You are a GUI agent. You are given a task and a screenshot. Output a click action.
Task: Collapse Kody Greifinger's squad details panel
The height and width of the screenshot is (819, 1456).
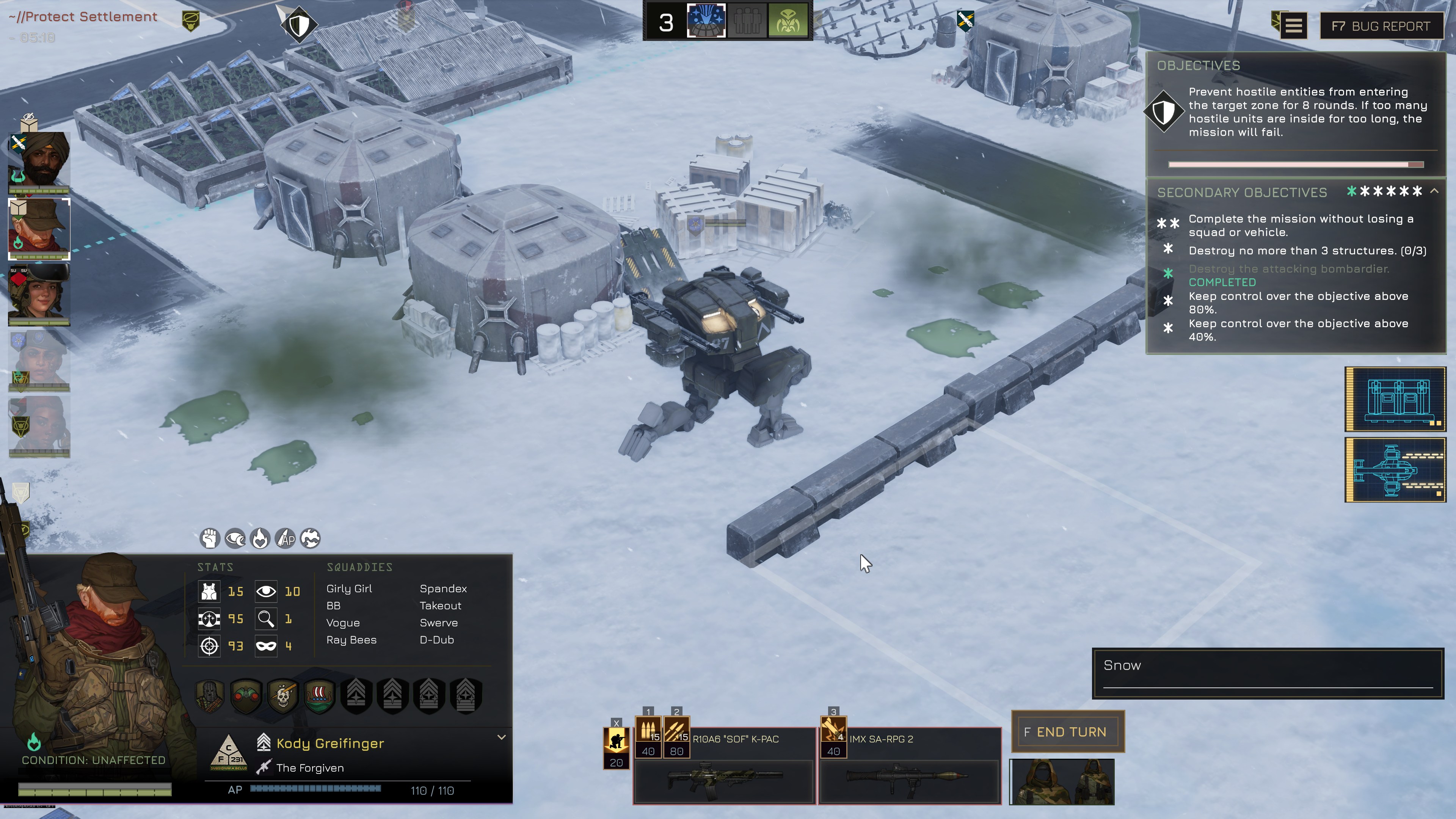pos(501,737)
